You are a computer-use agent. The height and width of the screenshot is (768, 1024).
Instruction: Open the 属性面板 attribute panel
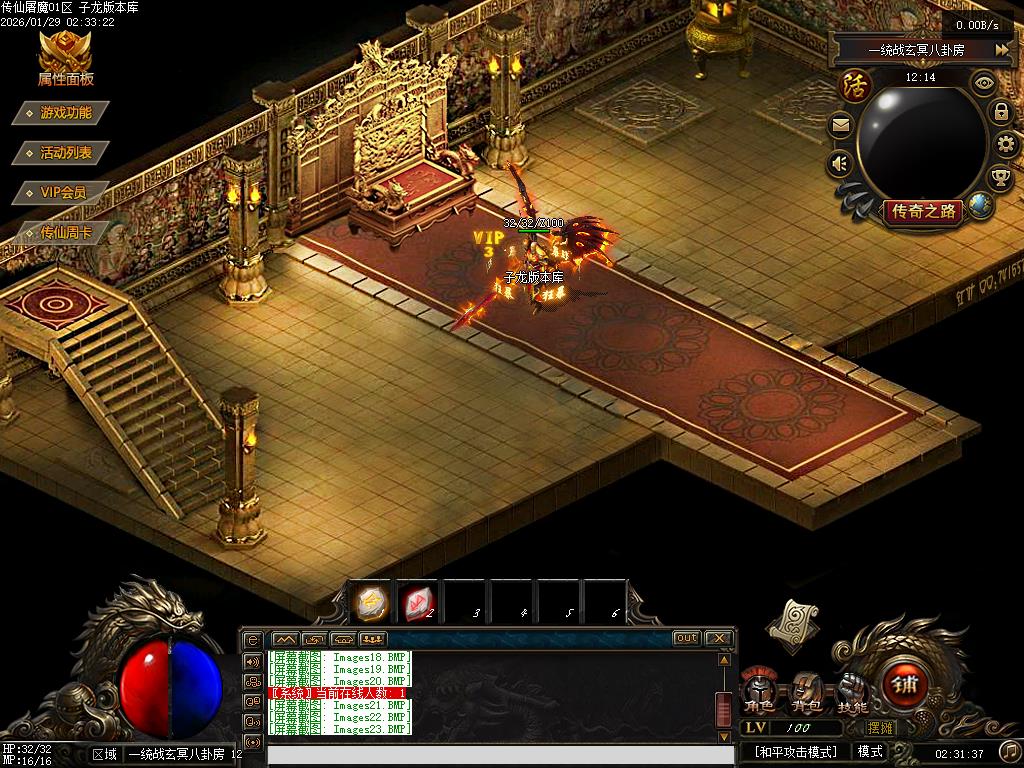point(66,59)
